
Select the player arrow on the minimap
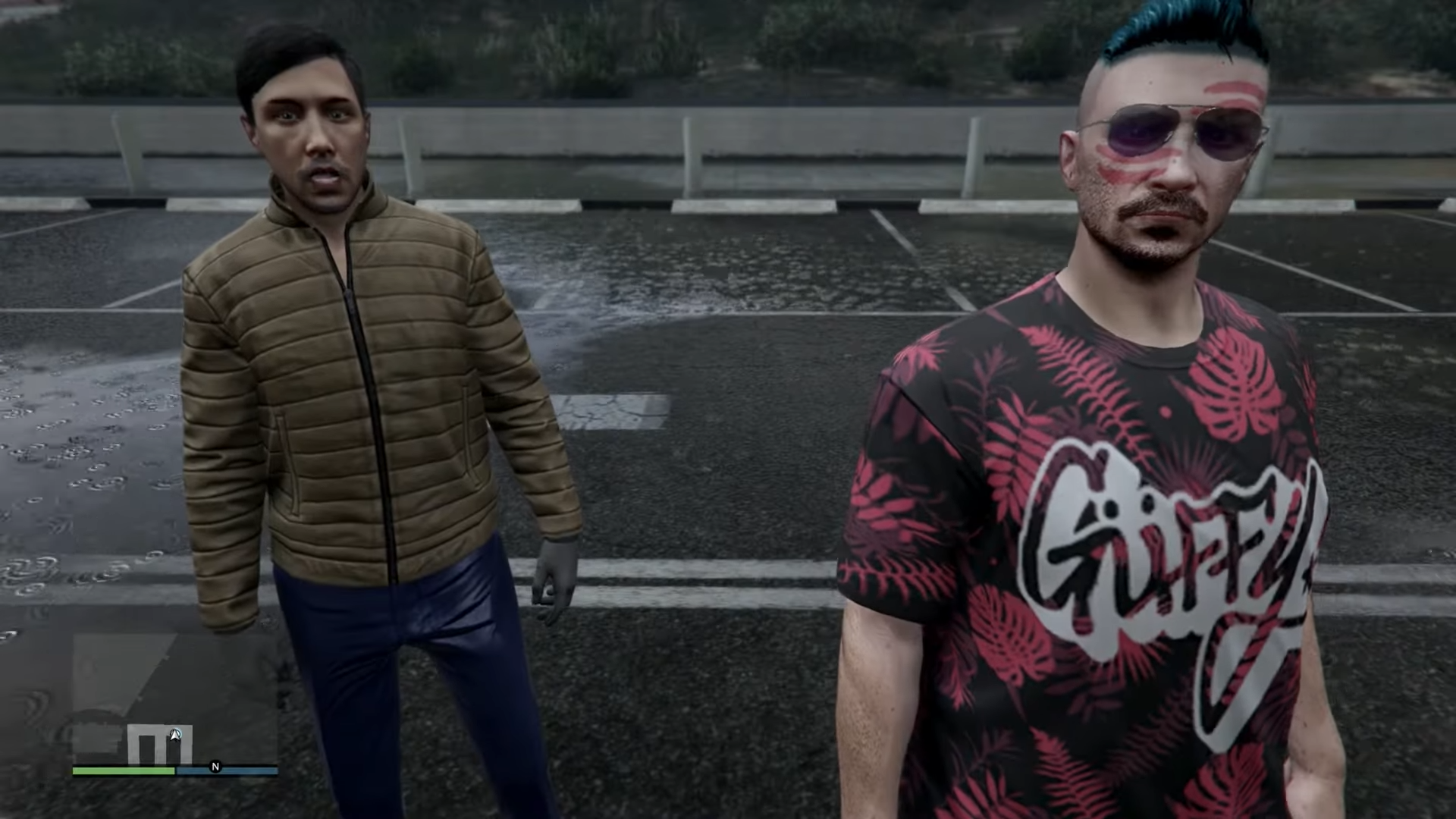[176, 735]
